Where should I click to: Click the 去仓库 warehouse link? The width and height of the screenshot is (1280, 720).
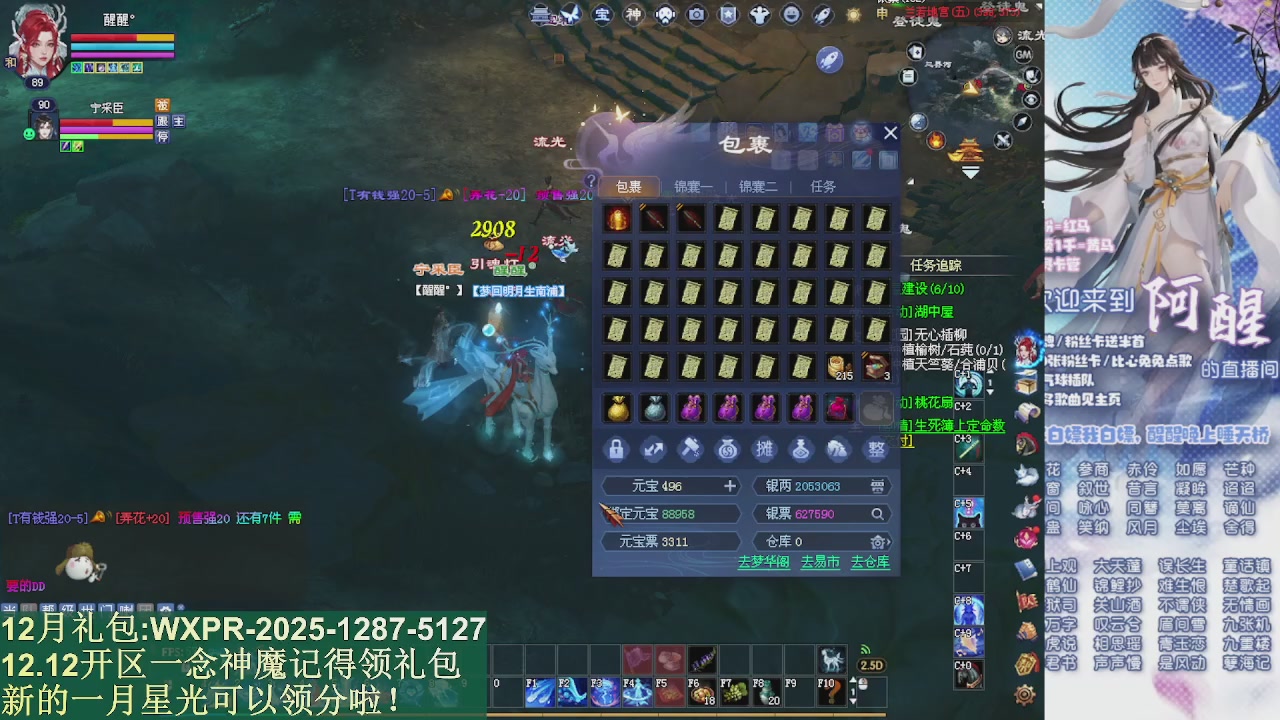(870, 562)
